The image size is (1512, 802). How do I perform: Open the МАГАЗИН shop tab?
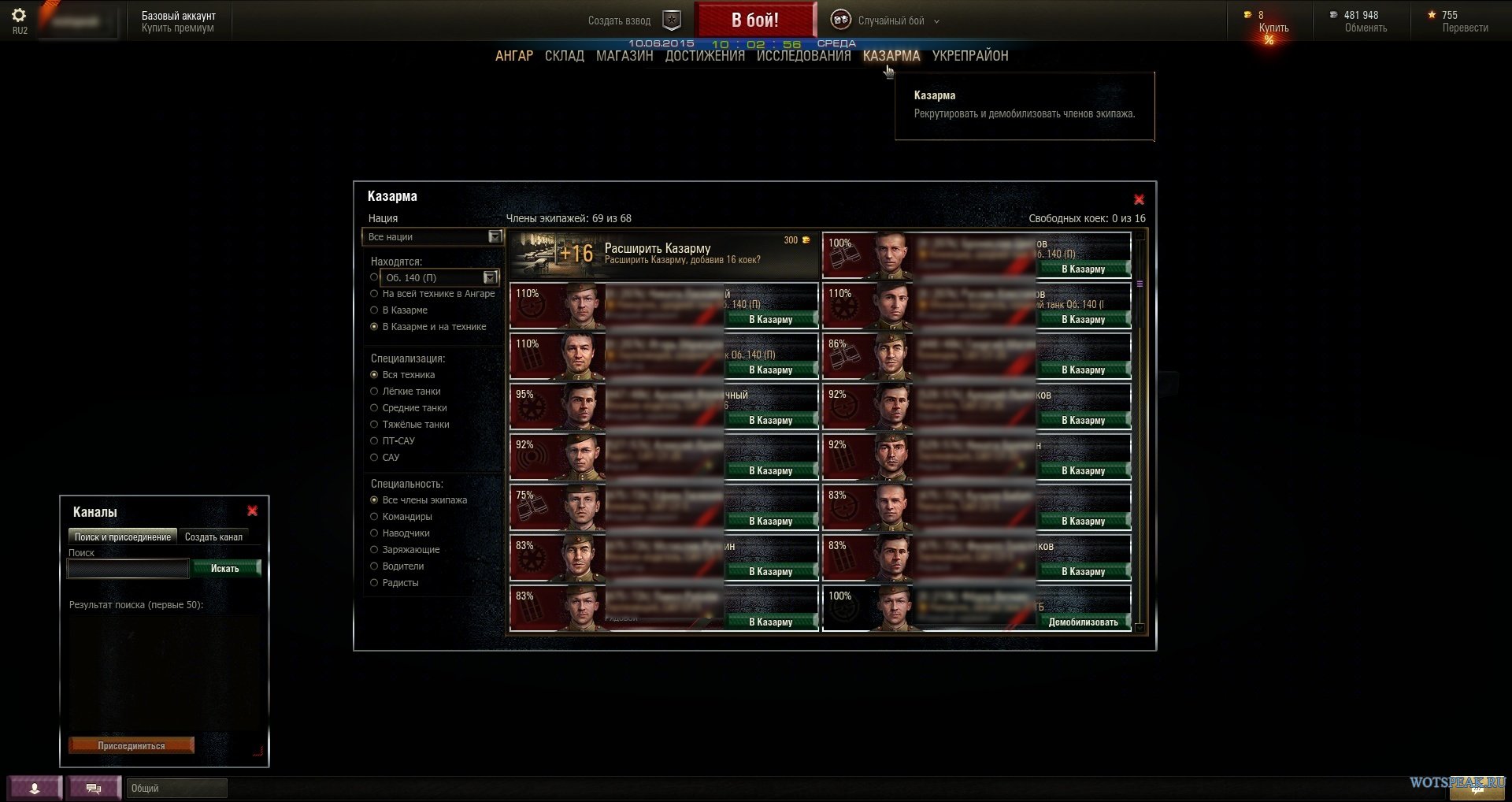pyautogui.click(x=624, y=56)
